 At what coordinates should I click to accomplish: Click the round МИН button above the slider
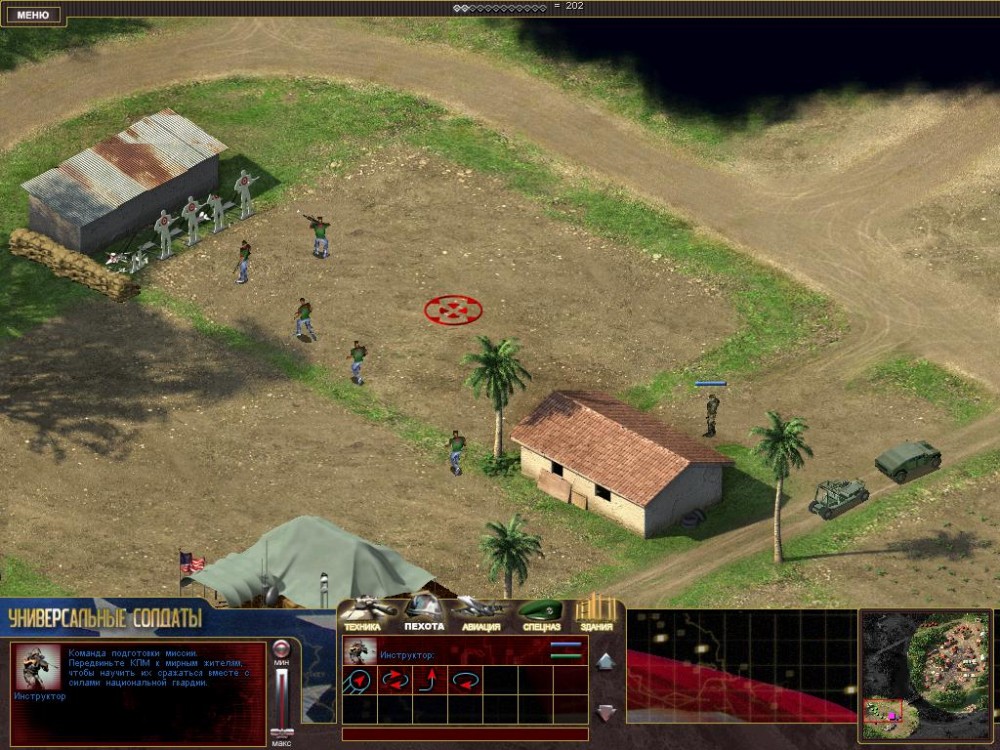(282, 647)
